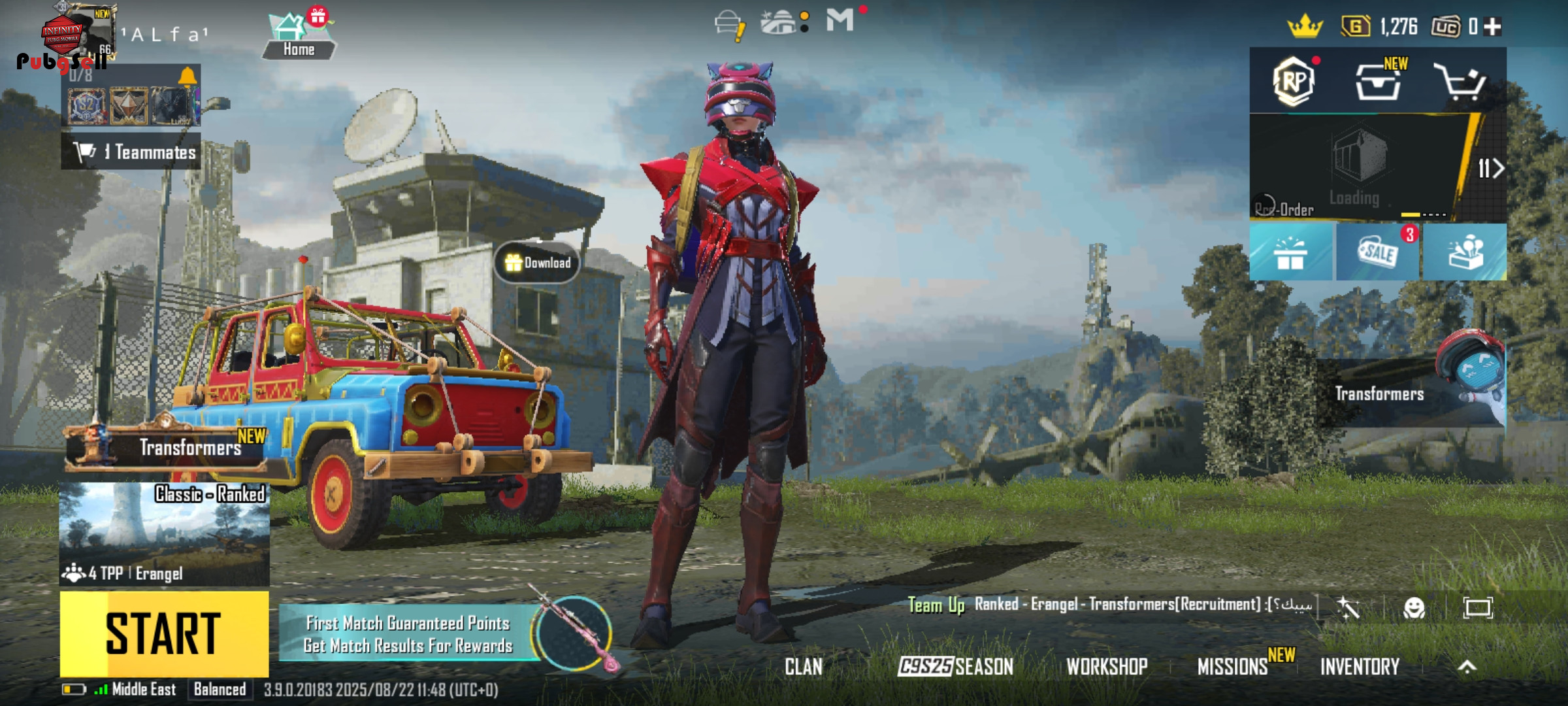
Task: Add UC with the plus button
Action: coord(1492,27)
